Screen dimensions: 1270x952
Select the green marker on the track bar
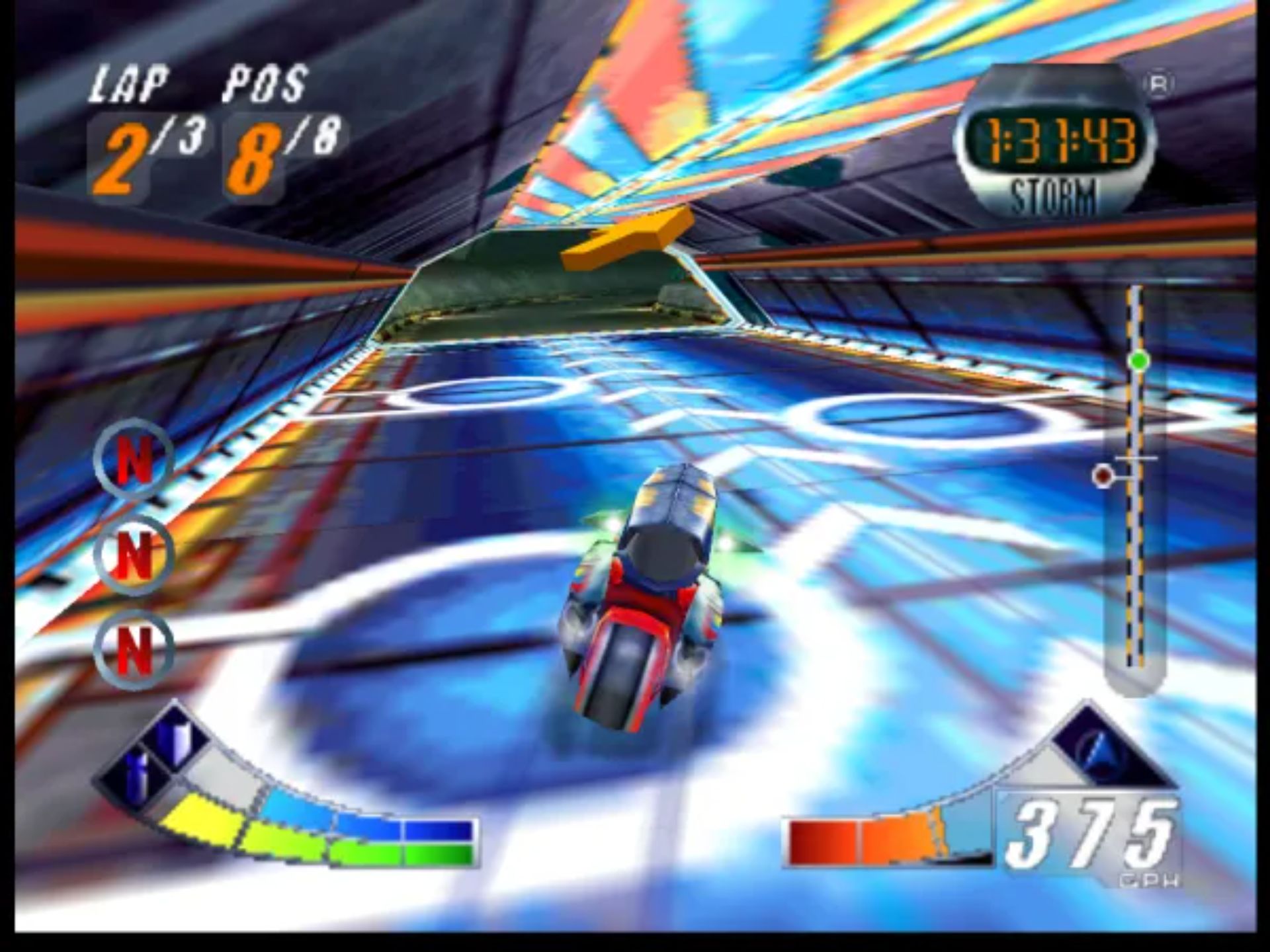[x=1138, y=361]
